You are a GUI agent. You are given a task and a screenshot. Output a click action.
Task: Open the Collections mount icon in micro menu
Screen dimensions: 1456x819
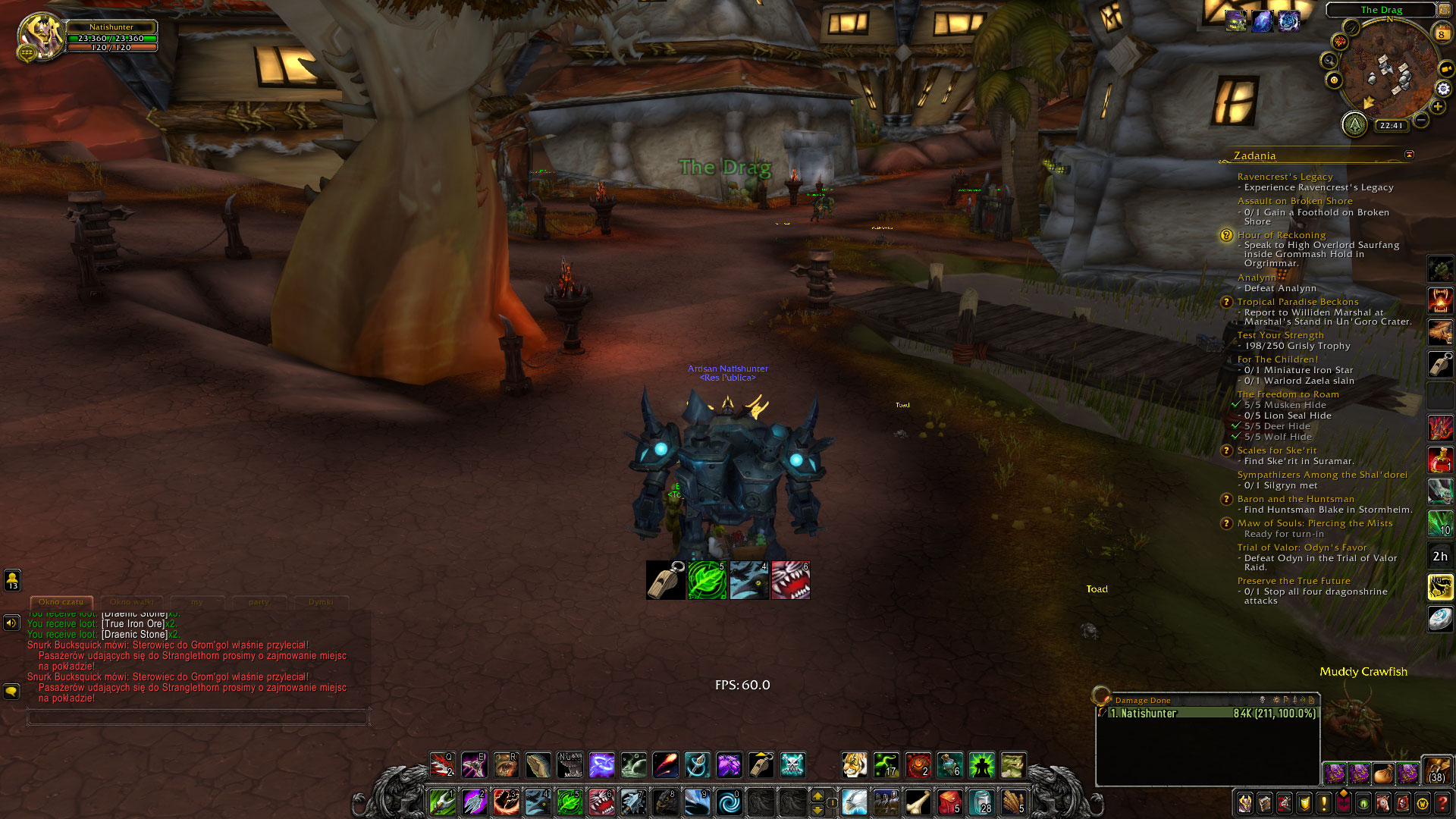click(x=1382, y=804)
